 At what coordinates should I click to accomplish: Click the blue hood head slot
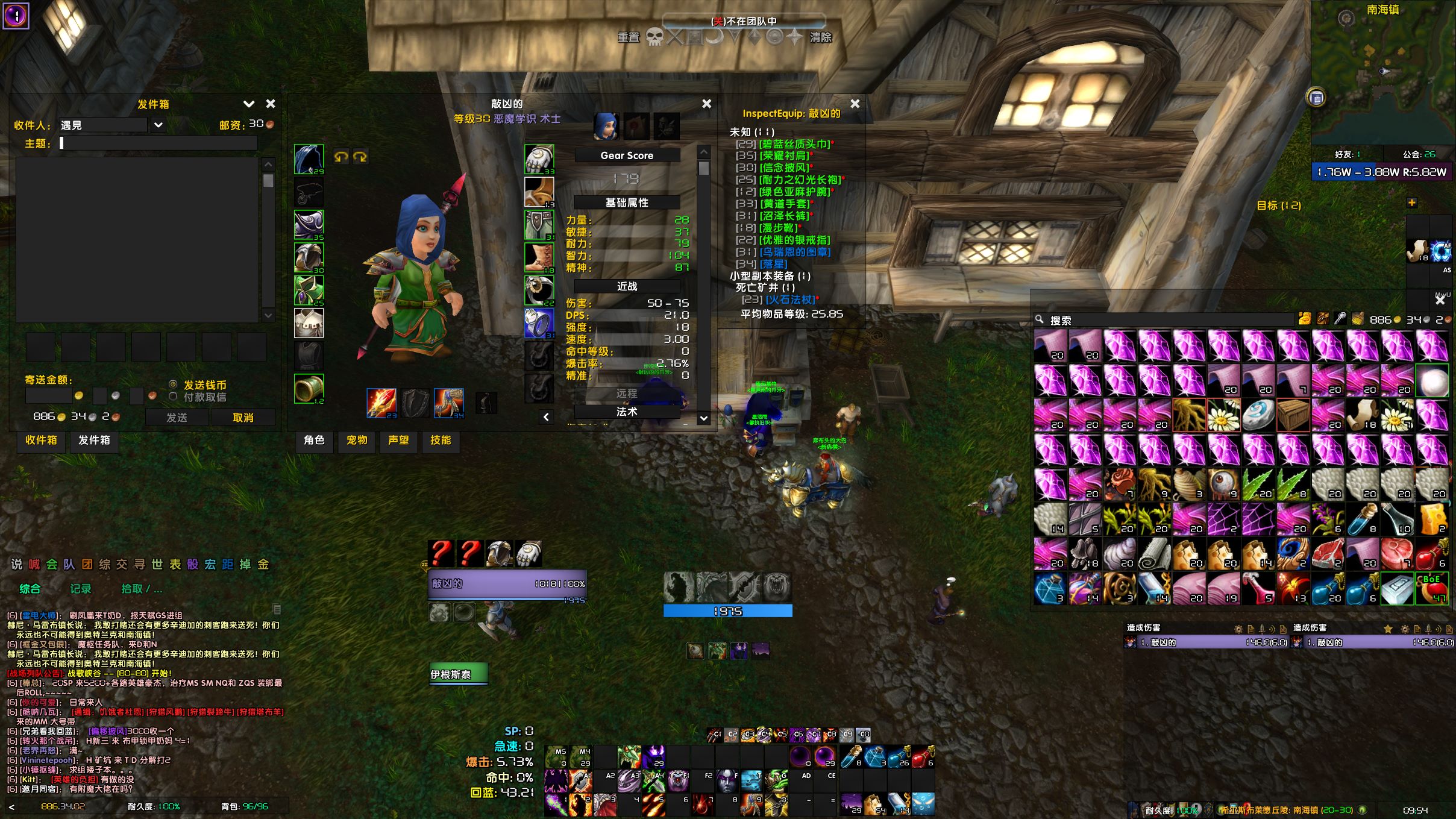[309, 159]
